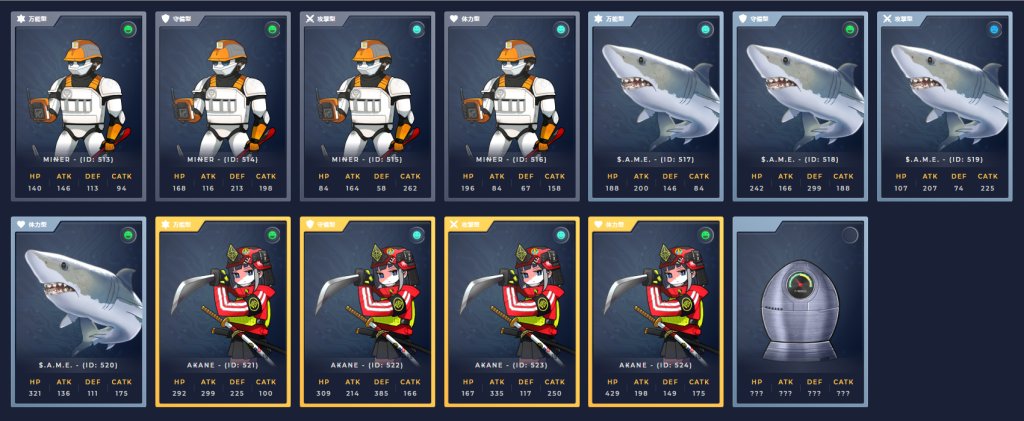Image resolution: width=1024 pixels, height=421 pixels.
Task: Choose the Akane card ID 522
Action: coord(367,311)
